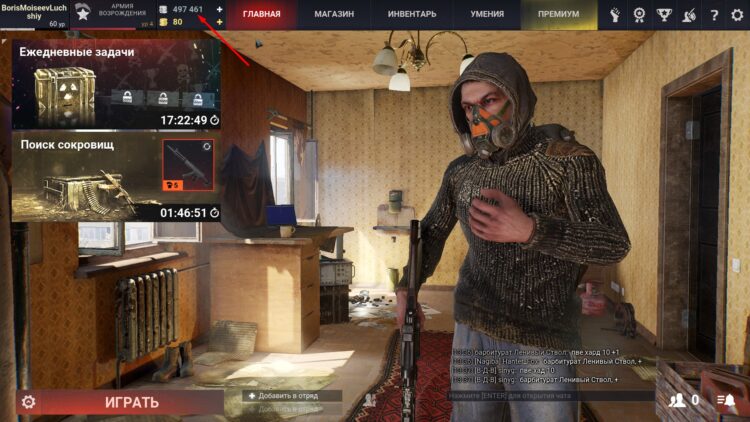Start a match with the ИГРАТЬ button
The height and width of the screenshot is (422, 750).
point(131,403)
